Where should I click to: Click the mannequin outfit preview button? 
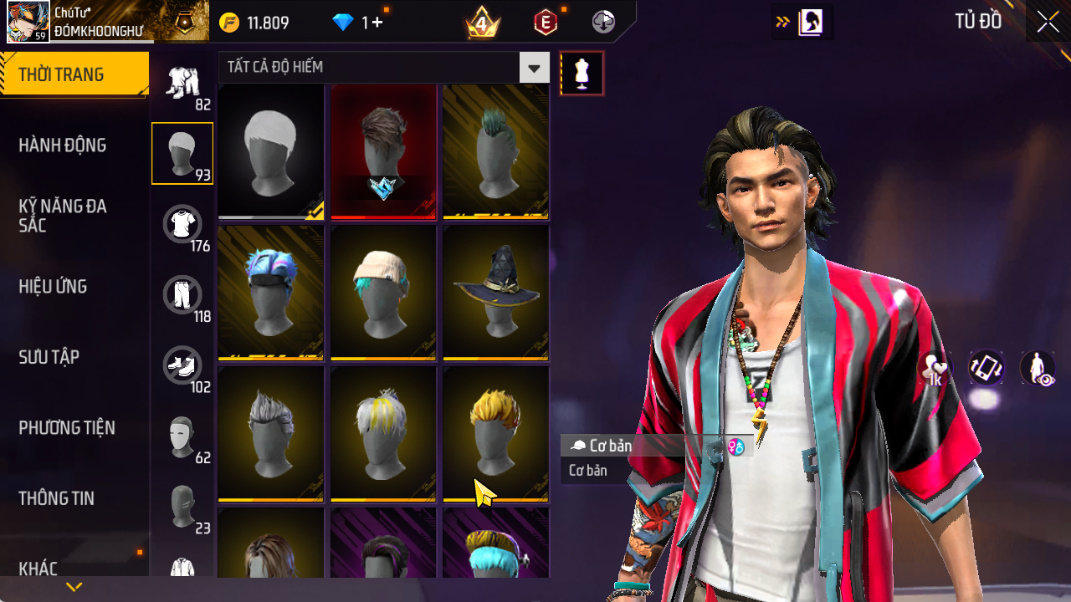[582, 73]
